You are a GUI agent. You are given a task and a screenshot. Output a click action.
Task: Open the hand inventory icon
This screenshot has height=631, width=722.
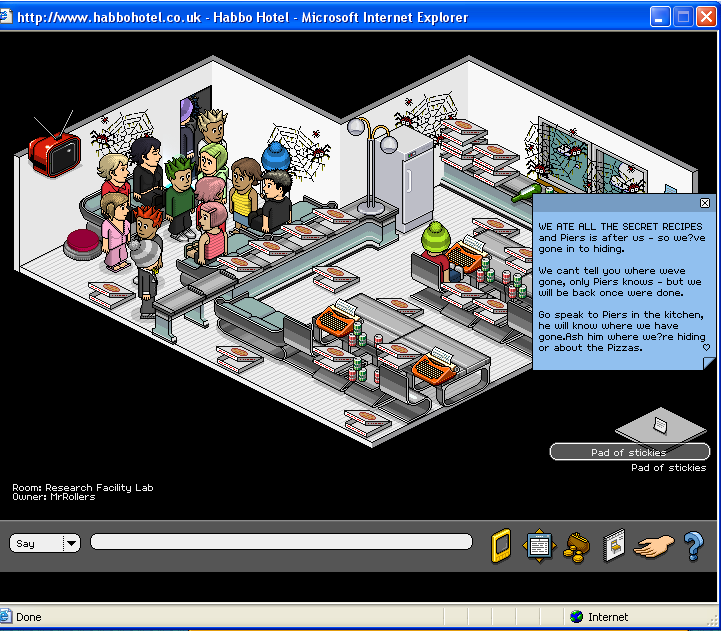point(655,546)
